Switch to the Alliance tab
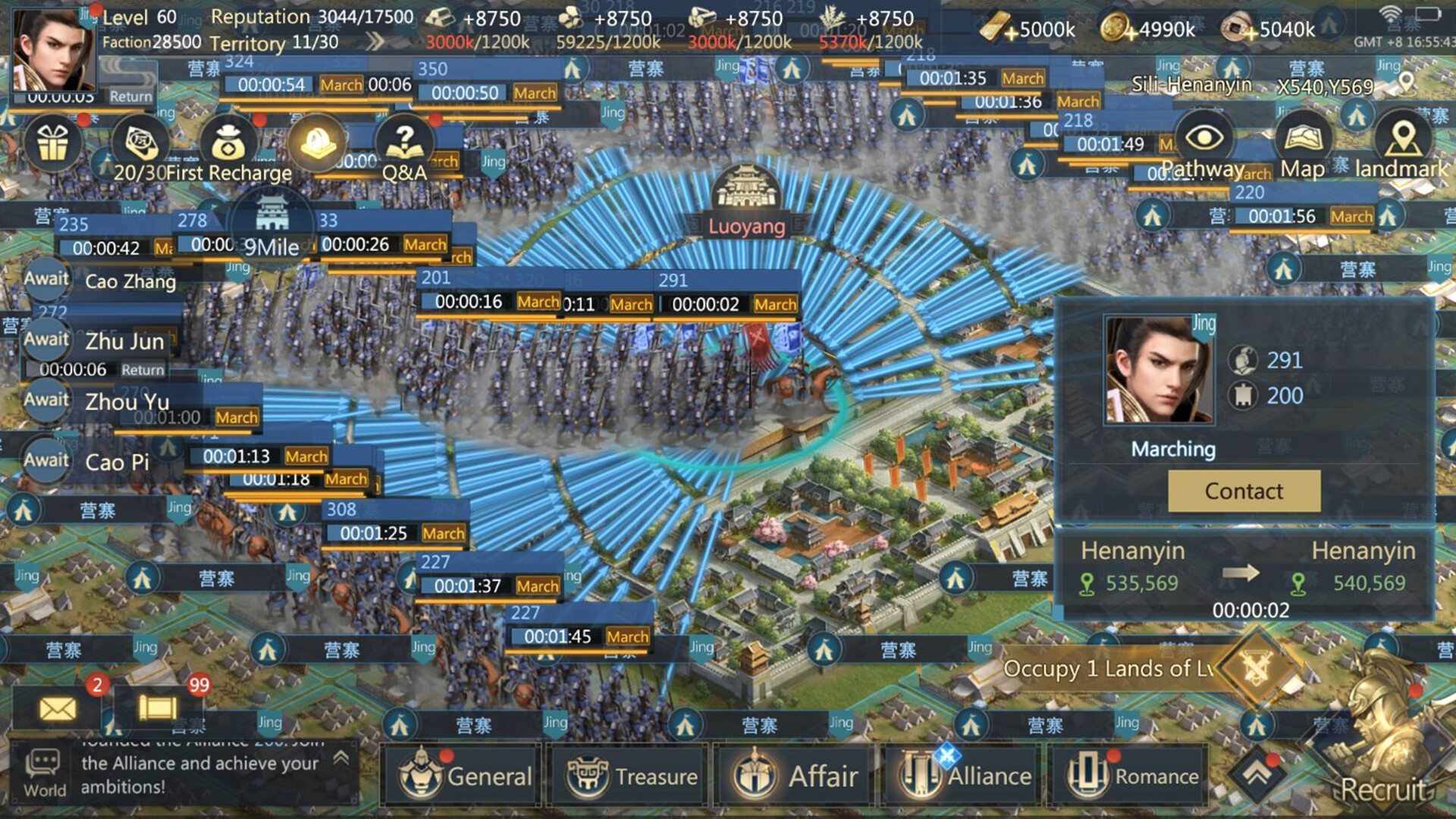Image resolution: width=1456 pixels, height=819 pixels. (x=959, y=777)
